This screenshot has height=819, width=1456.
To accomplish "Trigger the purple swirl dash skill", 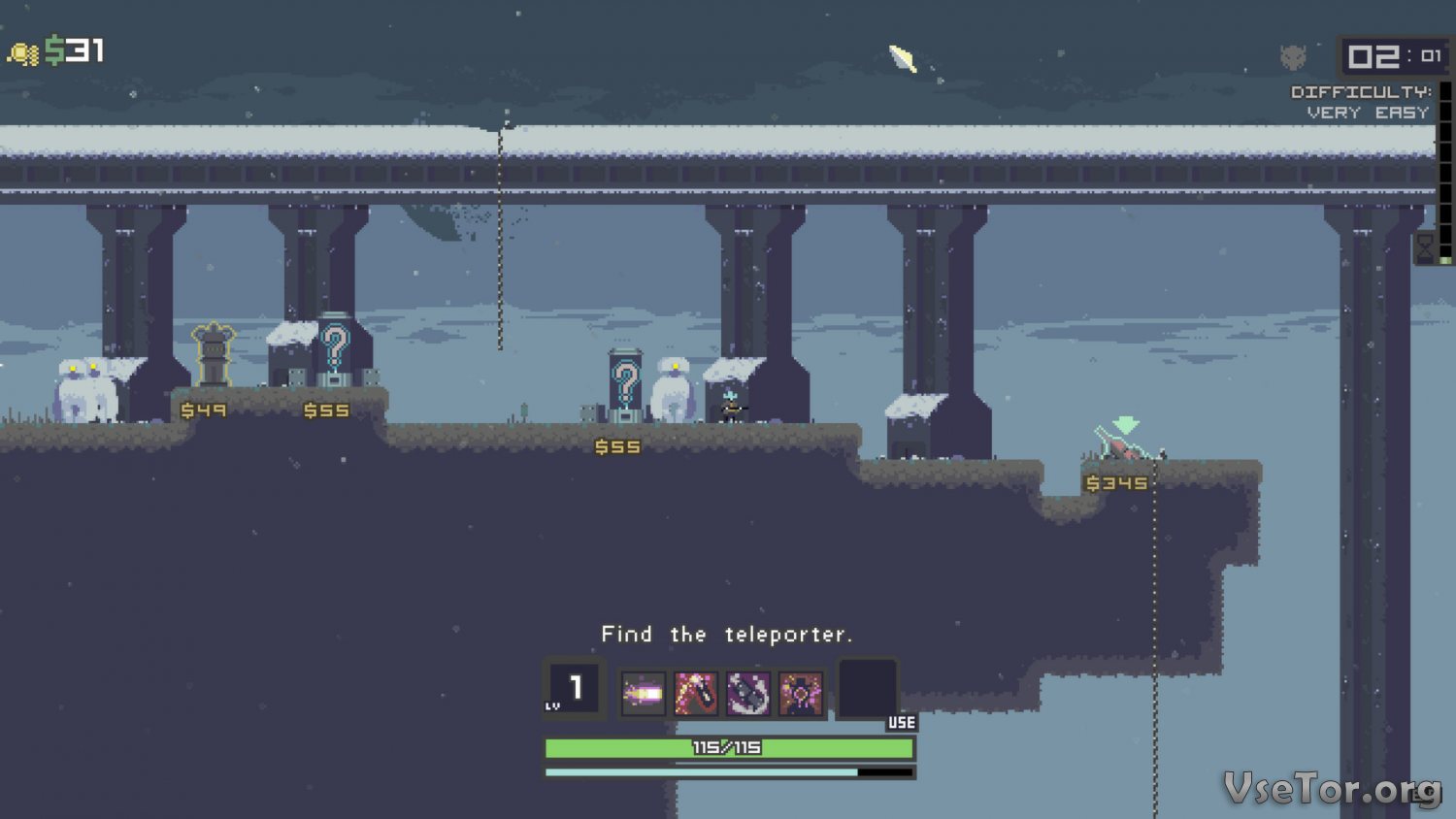I will pos(747,693).
